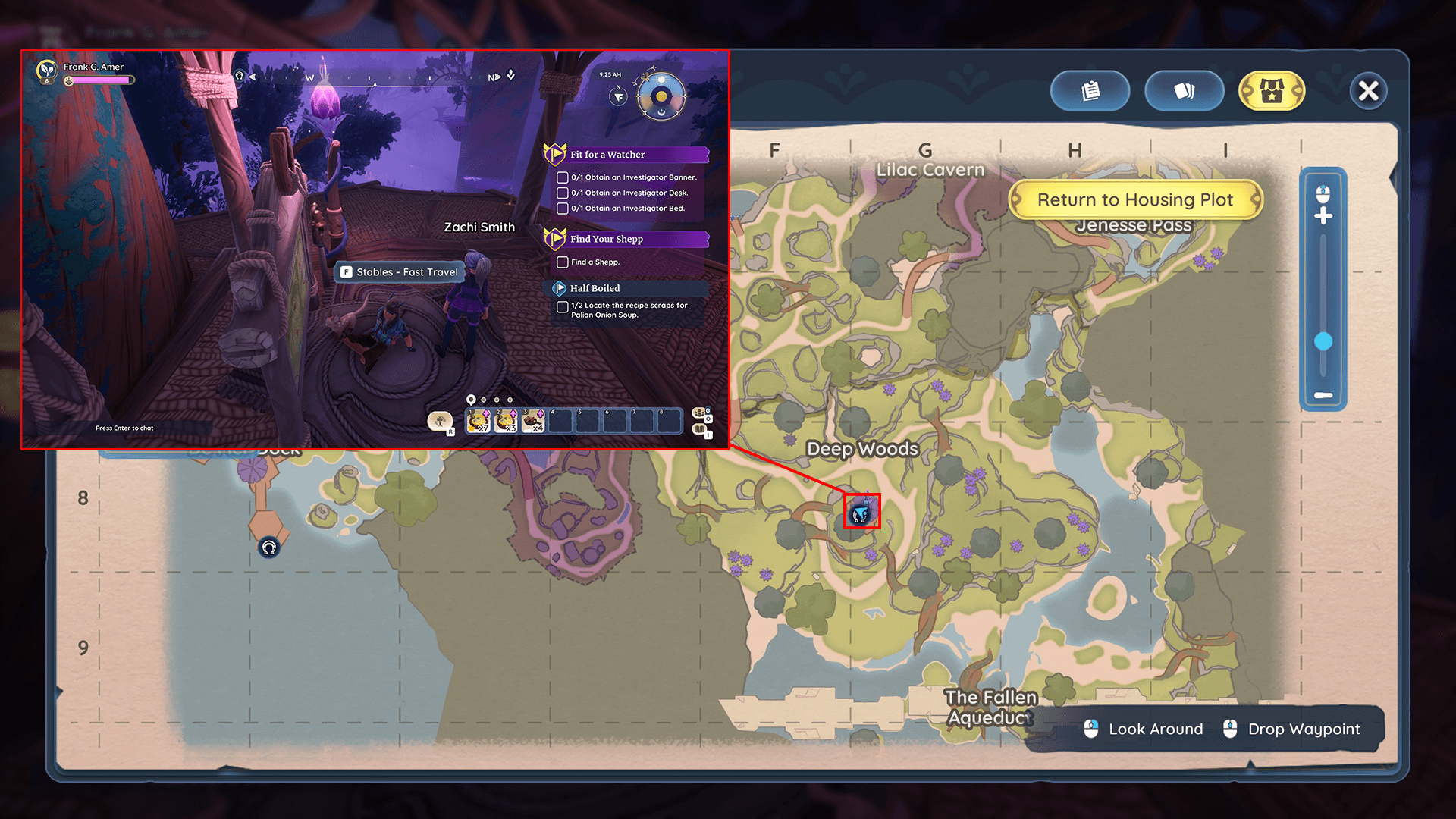
Task: Open the golden shop ticket icon
Action: pyautogui.click(x=1272, y=90)
